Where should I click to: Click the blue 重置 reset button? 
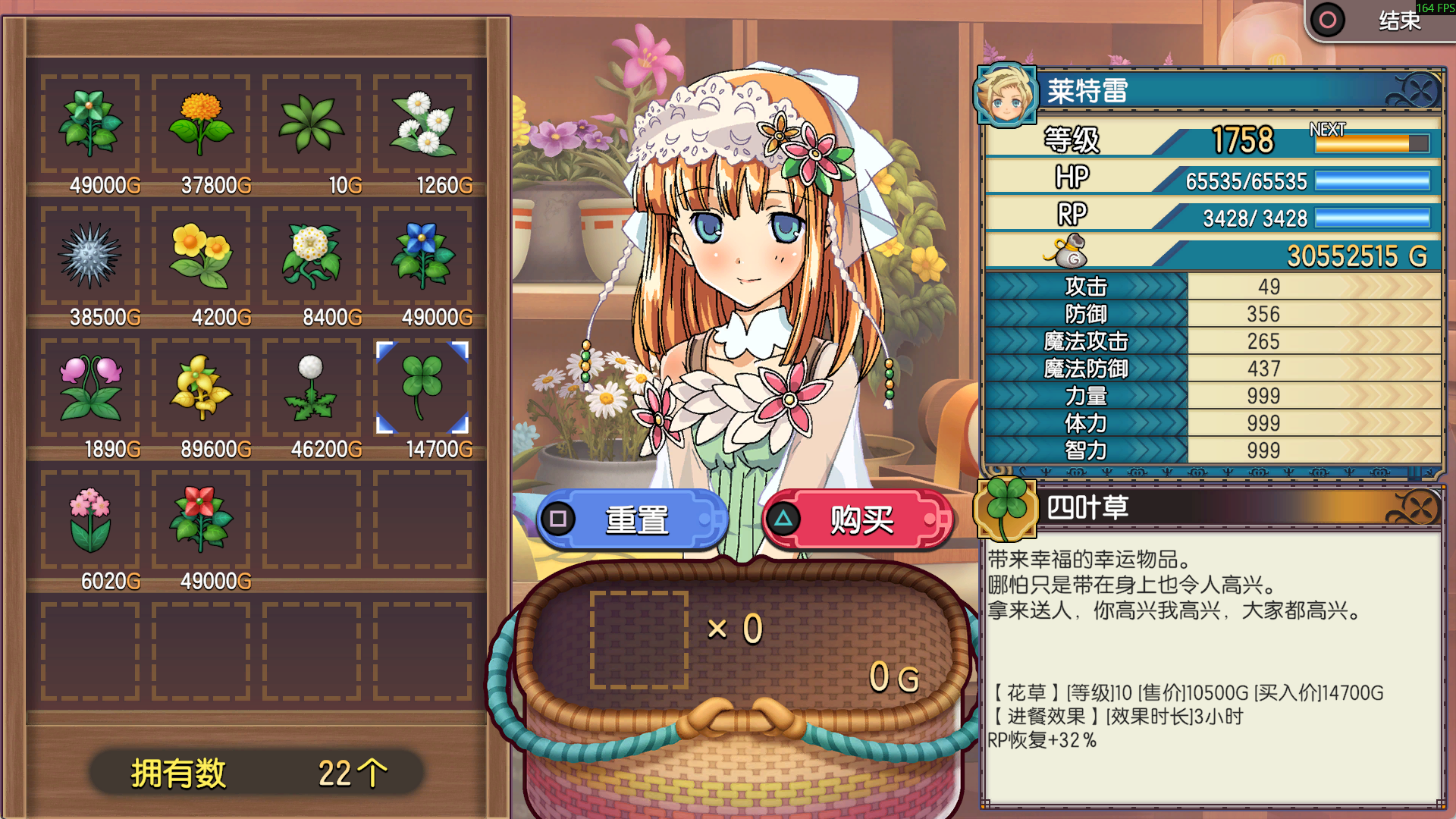point(634,520)
